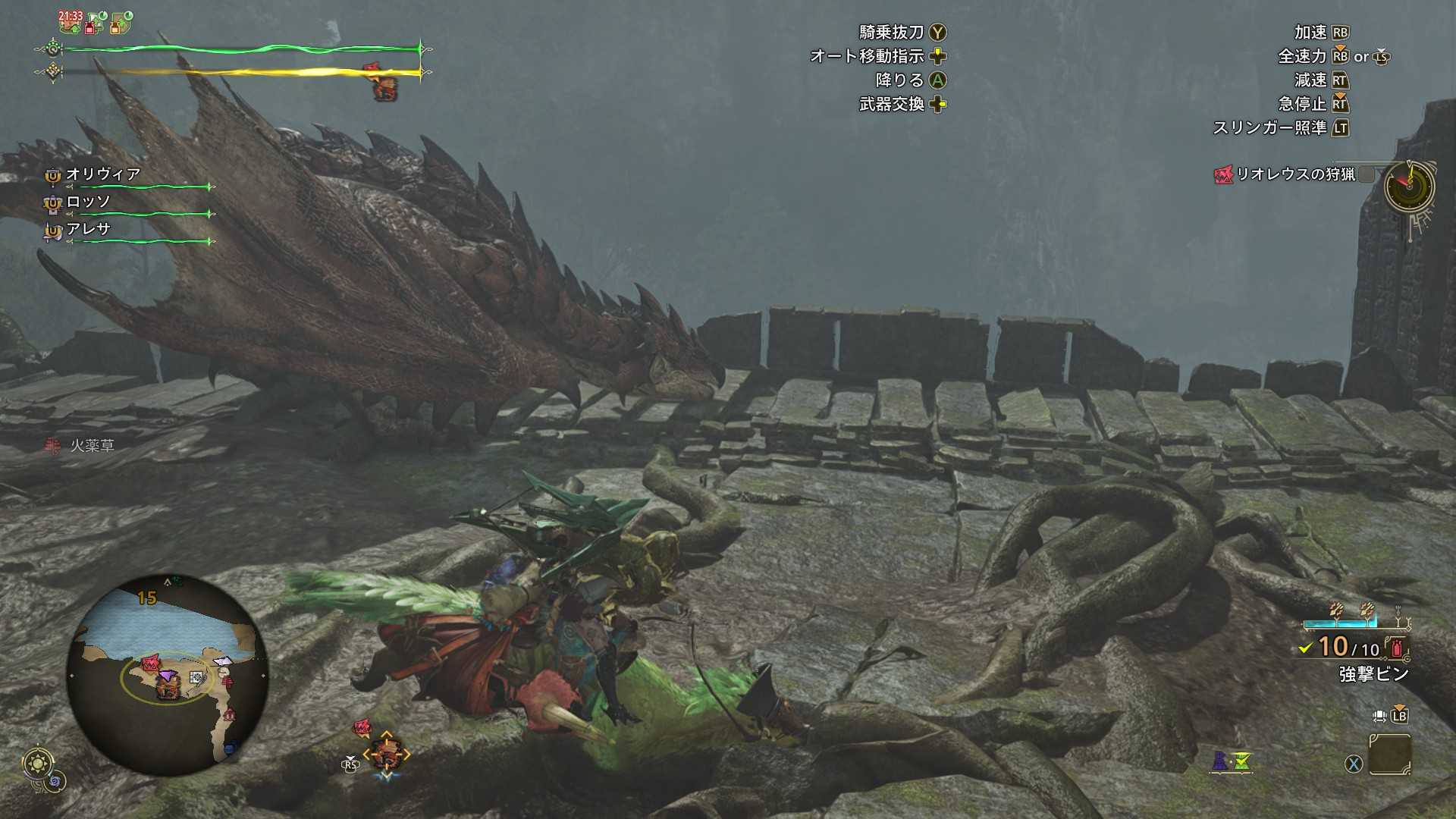Select the 強撃ビン coating
Viewport: 1456px width, 819px height.
[1373, 673]
